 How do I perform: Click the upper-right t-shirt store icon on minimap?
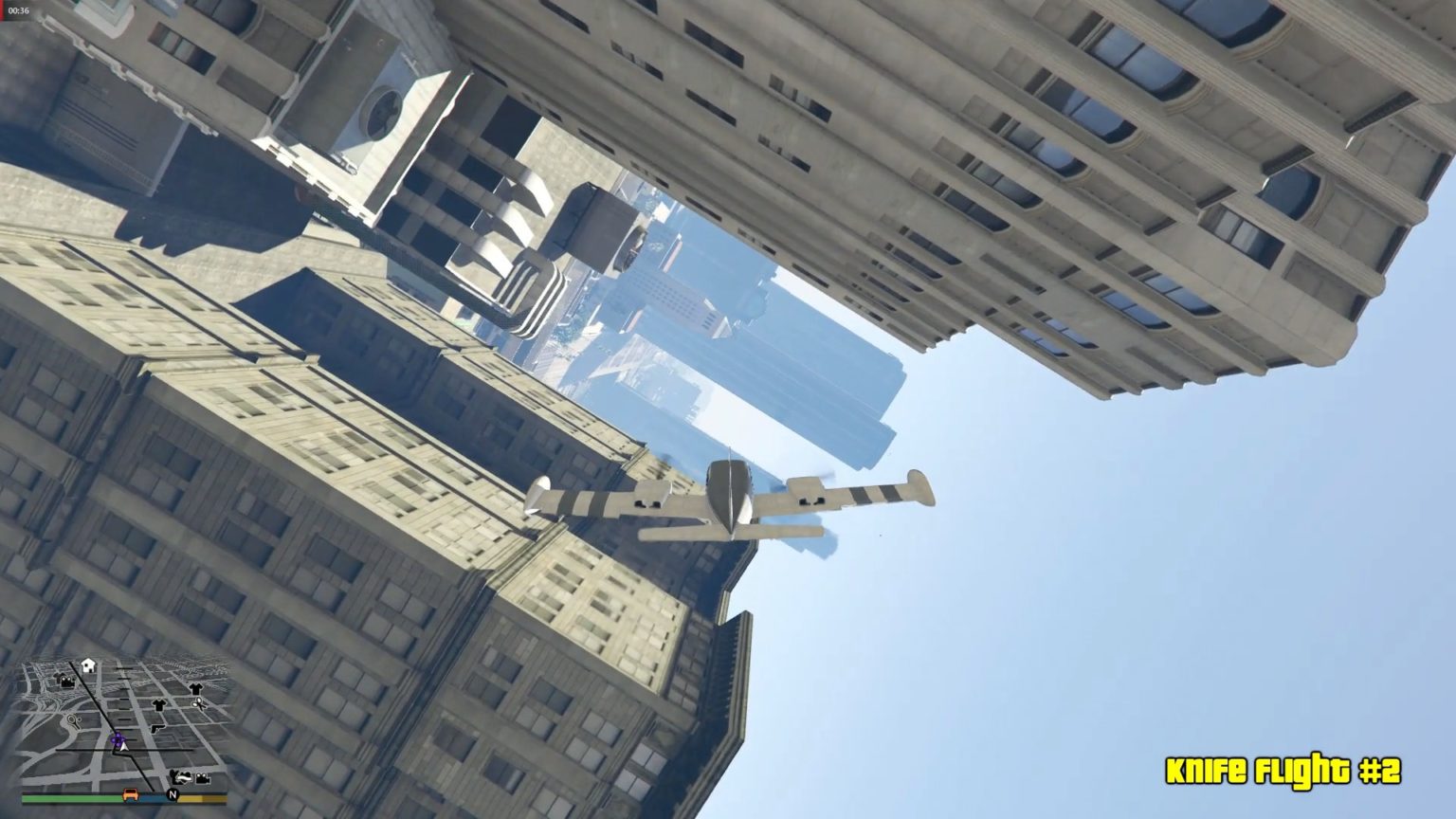coord(195,688)
